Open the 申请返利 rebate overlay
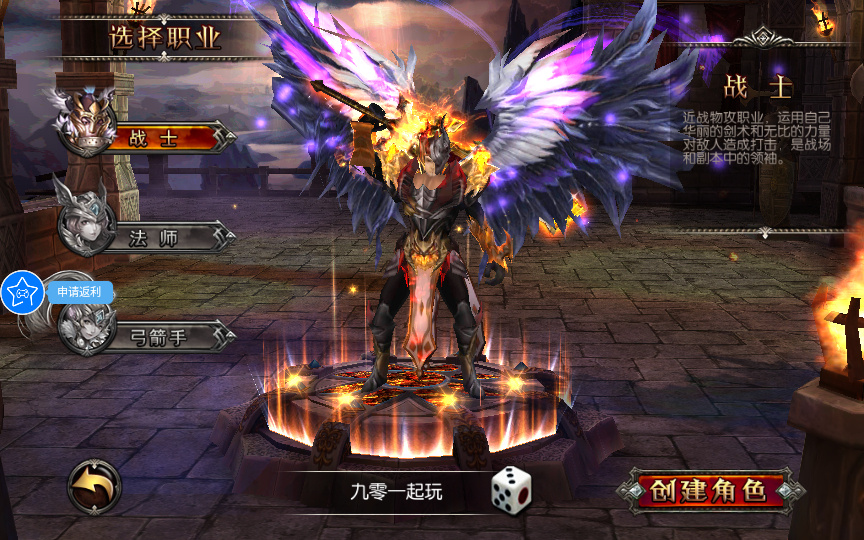 pos(24,292)
